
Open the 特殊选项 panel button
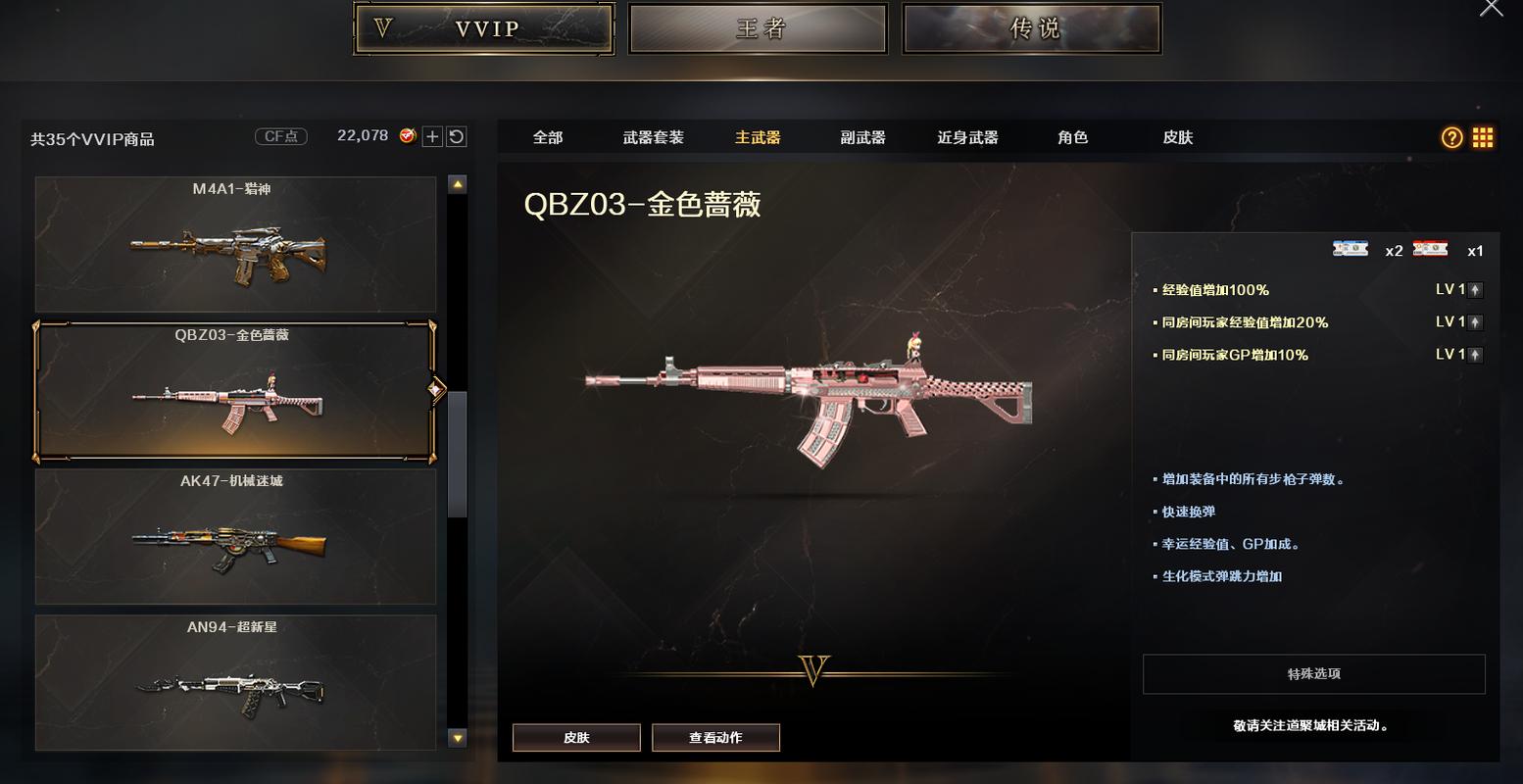(x=1313, y=674)
